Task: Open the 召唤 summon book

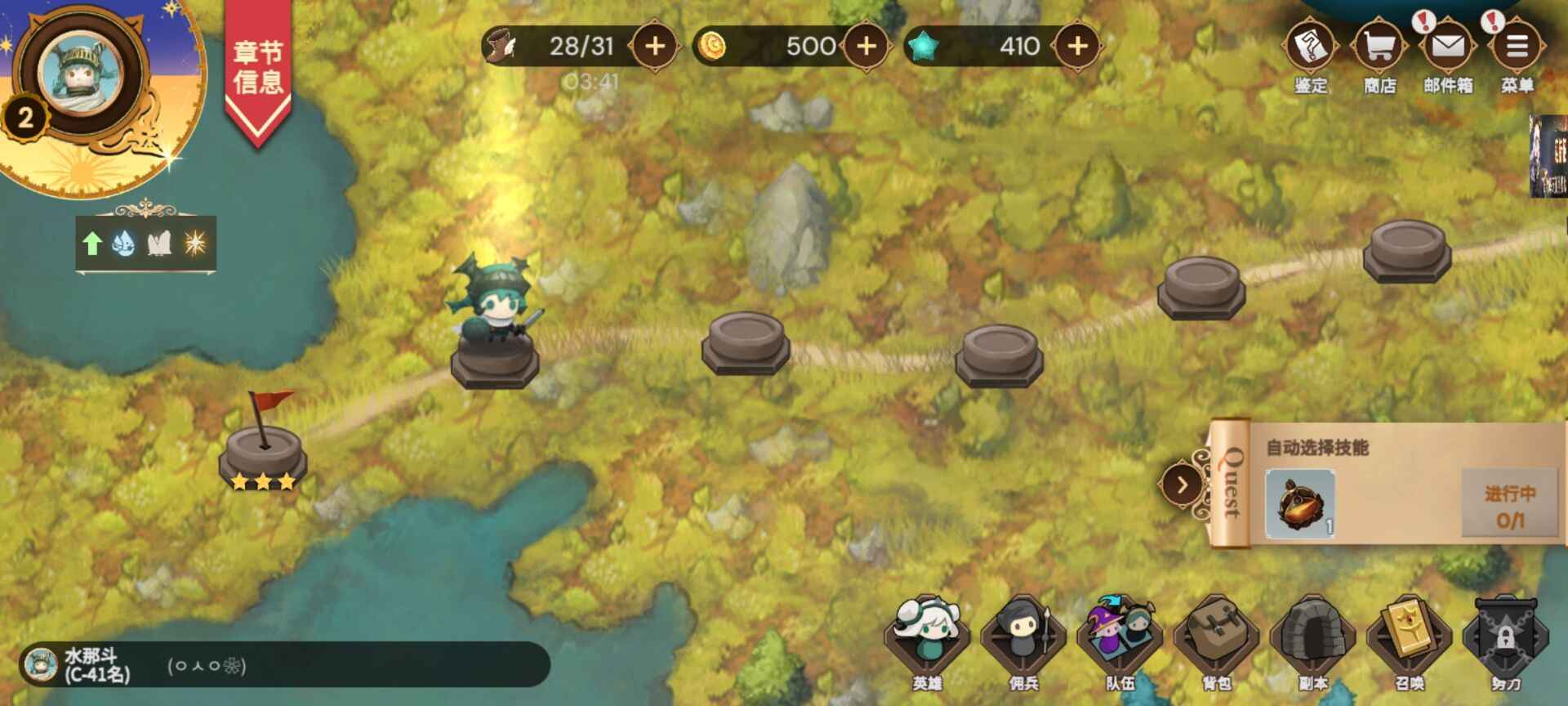Action: click(x=1409, y=641)
